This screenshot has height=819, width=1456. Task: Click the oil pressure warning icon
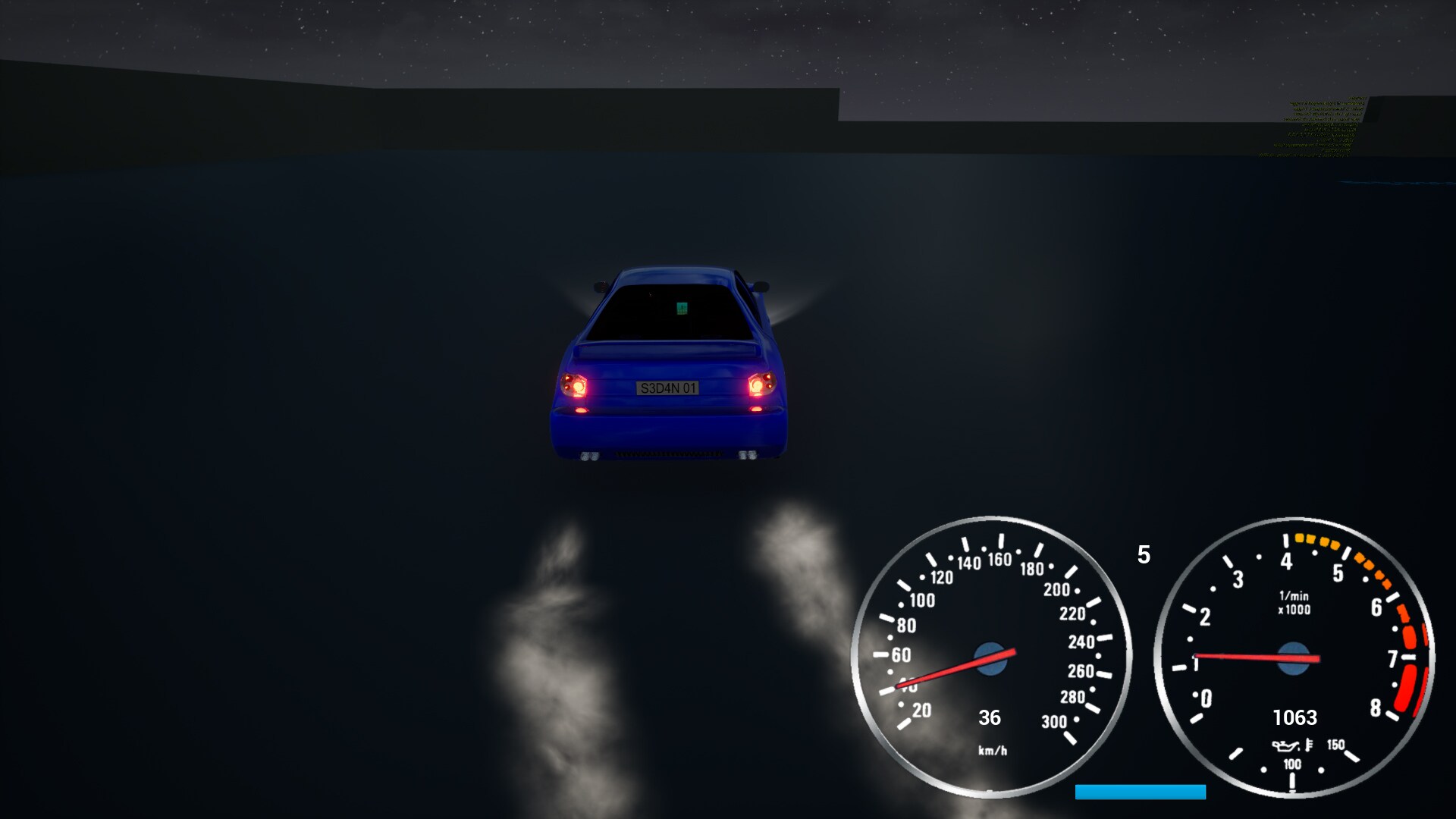click(1285, 745)
